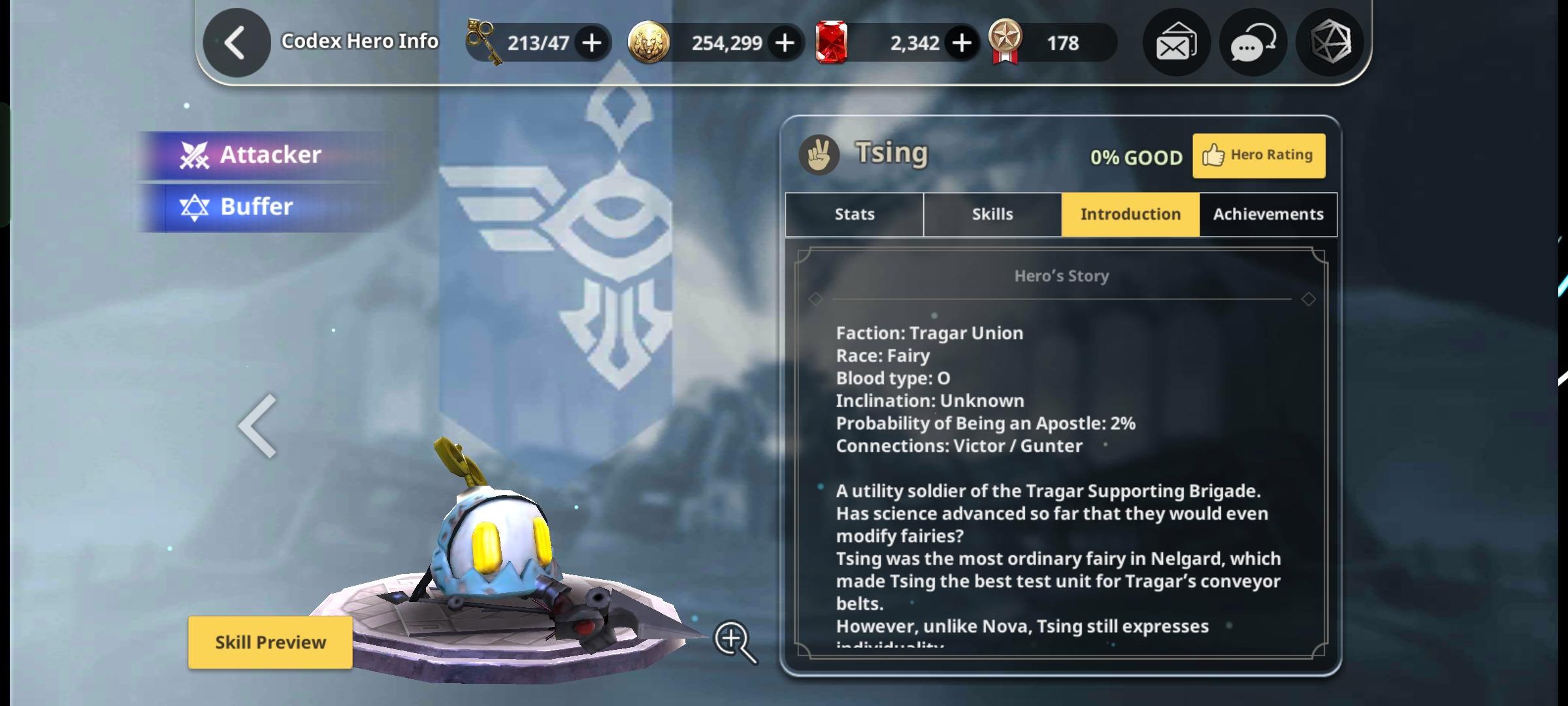Add gems using the plus next to 2,342
The image size is (1568, 706).
[961, 42]
